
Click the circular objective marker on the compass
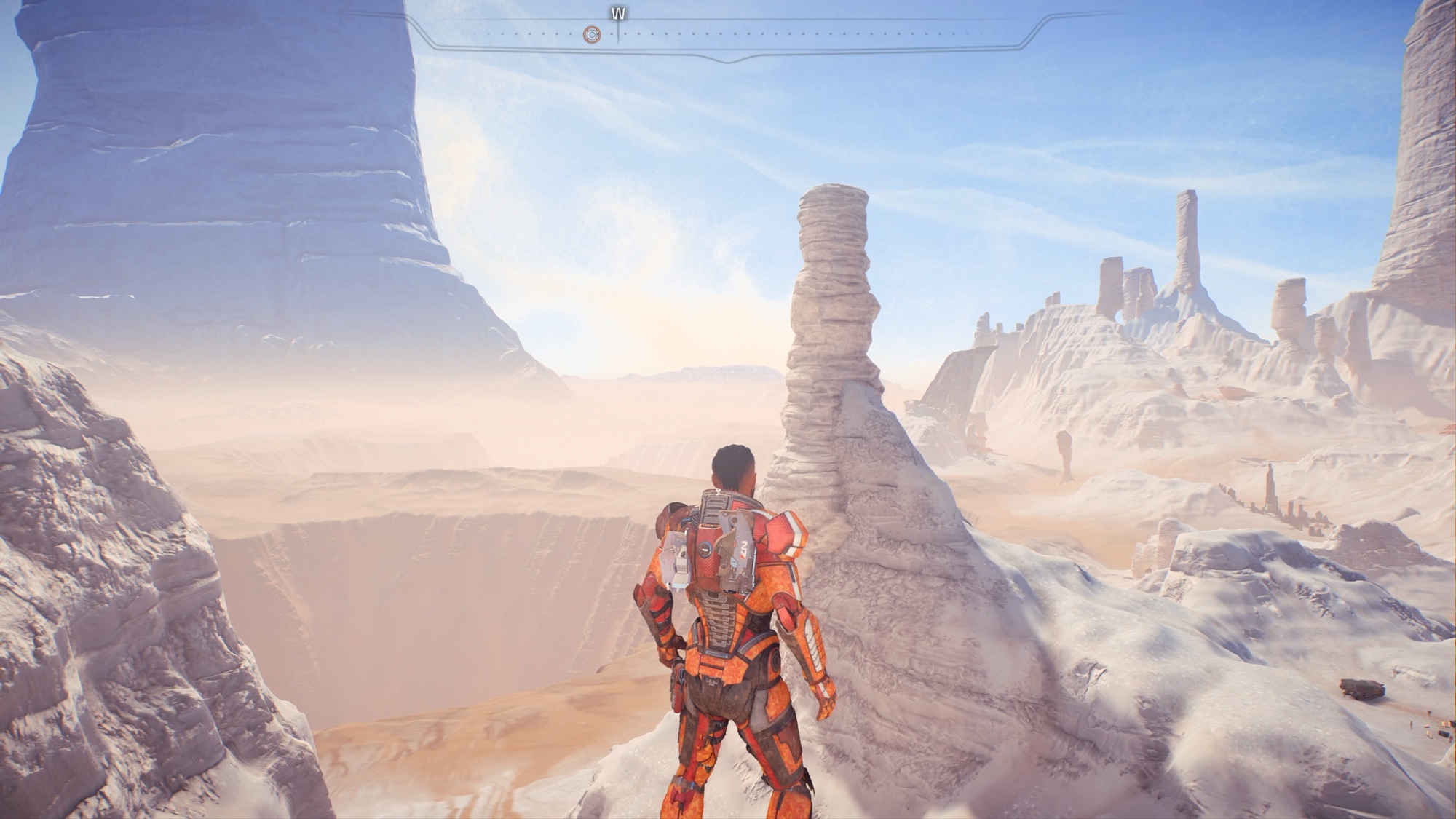pos(592,34)
